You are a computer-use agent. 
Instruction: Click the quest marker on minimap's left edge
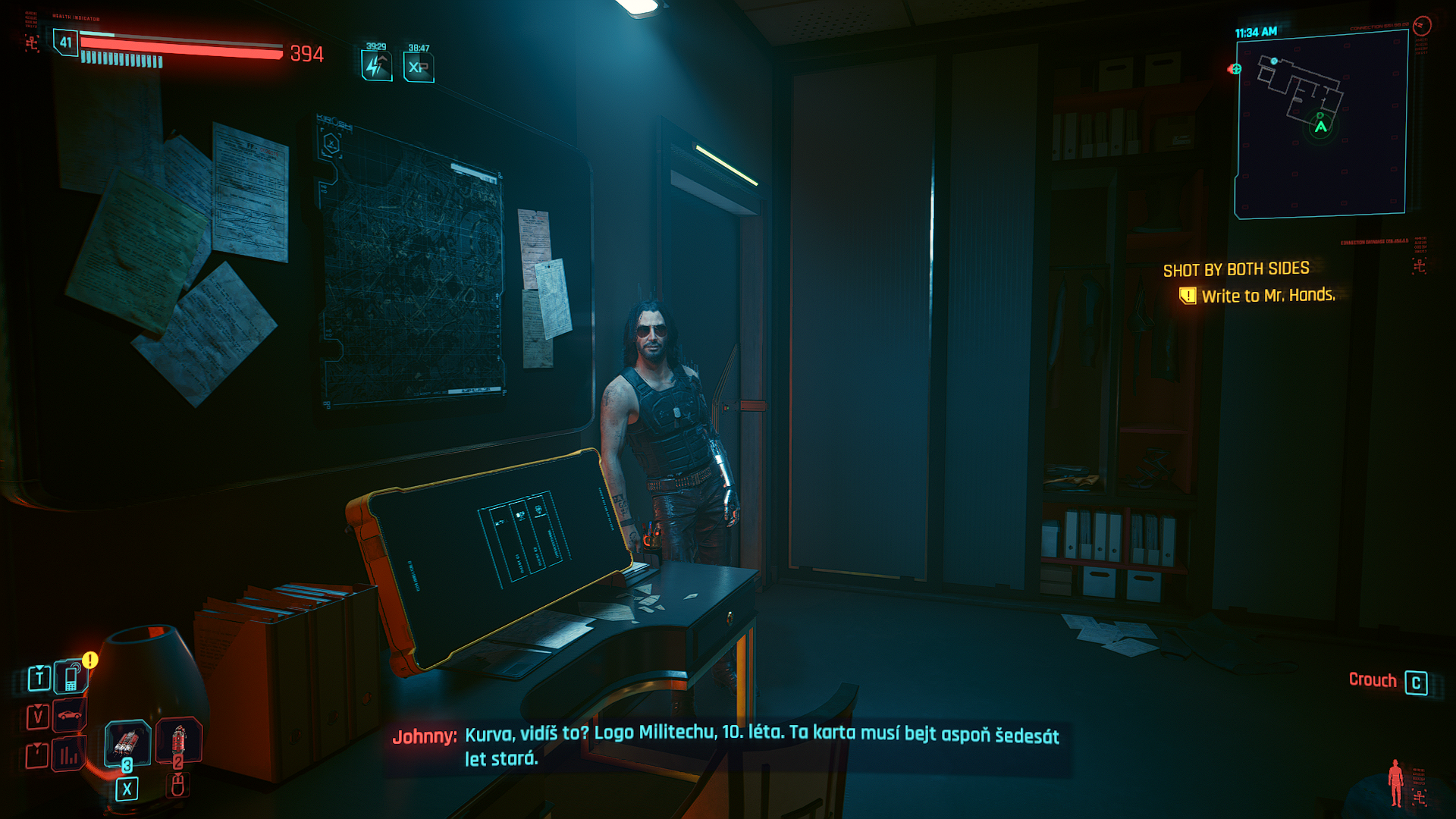[1235, 69]
